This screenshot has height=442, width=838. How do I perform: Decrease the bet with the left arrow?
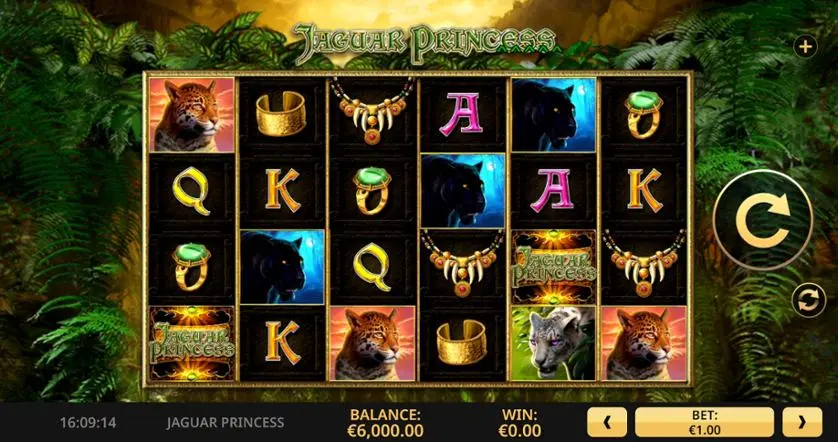click(608, 421)
